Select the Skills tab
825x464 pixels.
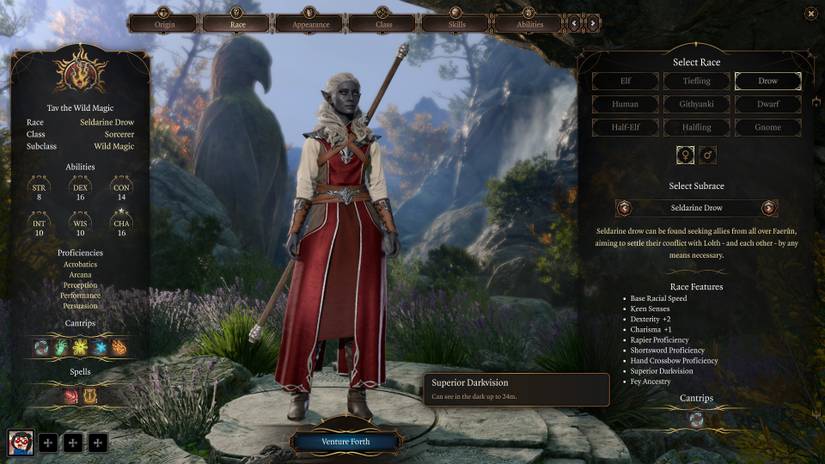pyautogui.click(x=455, y=22)
